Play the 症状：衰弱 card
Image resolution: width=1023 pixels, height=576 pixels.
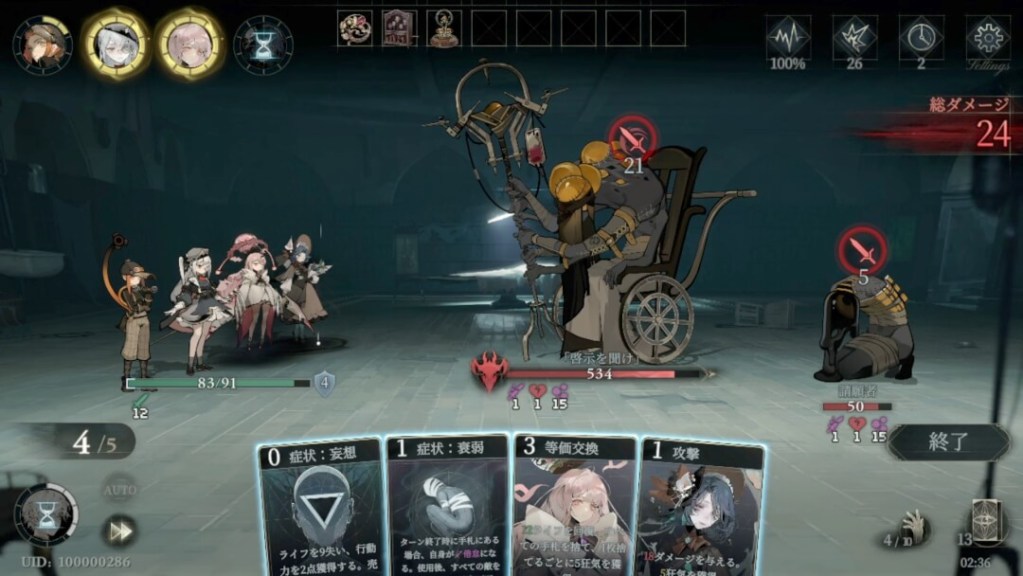point(447,507)
